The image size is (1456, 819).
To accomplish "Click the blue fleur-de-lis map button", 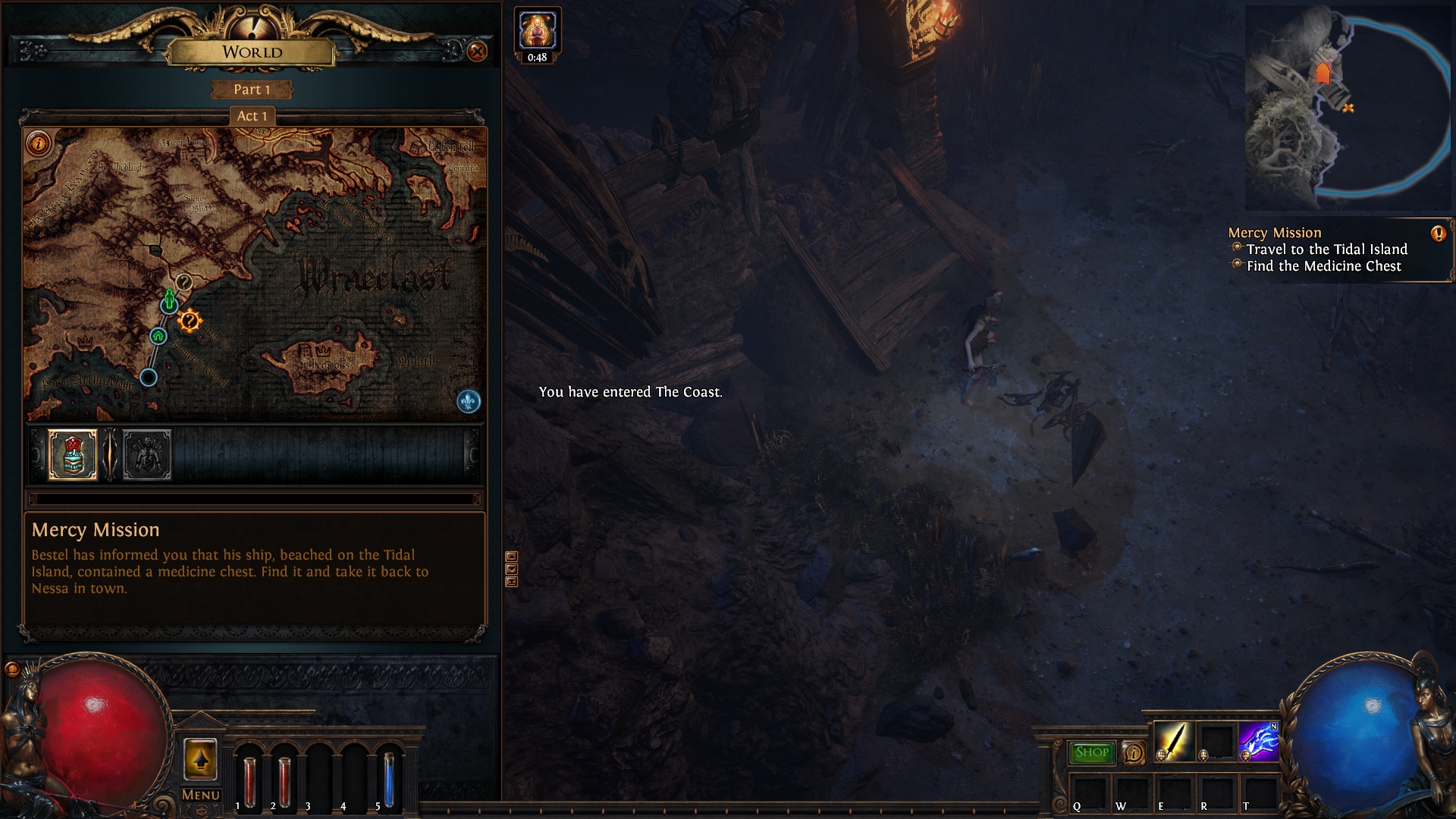I will tap(469, 401).
